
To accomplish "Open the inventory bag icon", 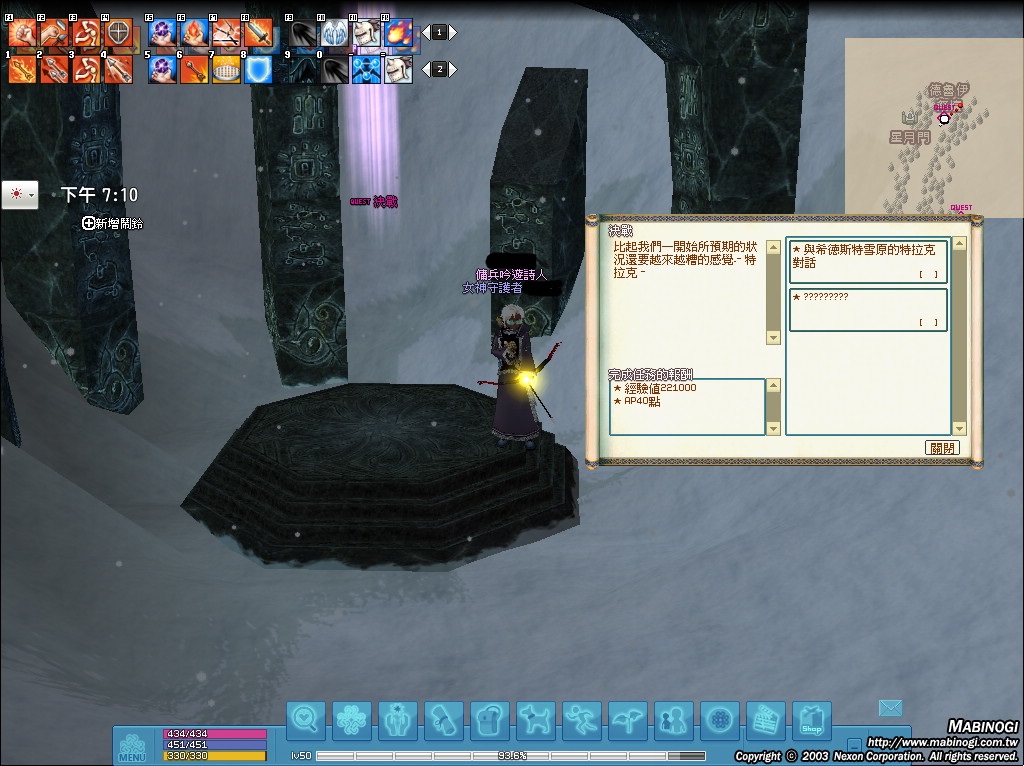I will [x=490, y=719].
